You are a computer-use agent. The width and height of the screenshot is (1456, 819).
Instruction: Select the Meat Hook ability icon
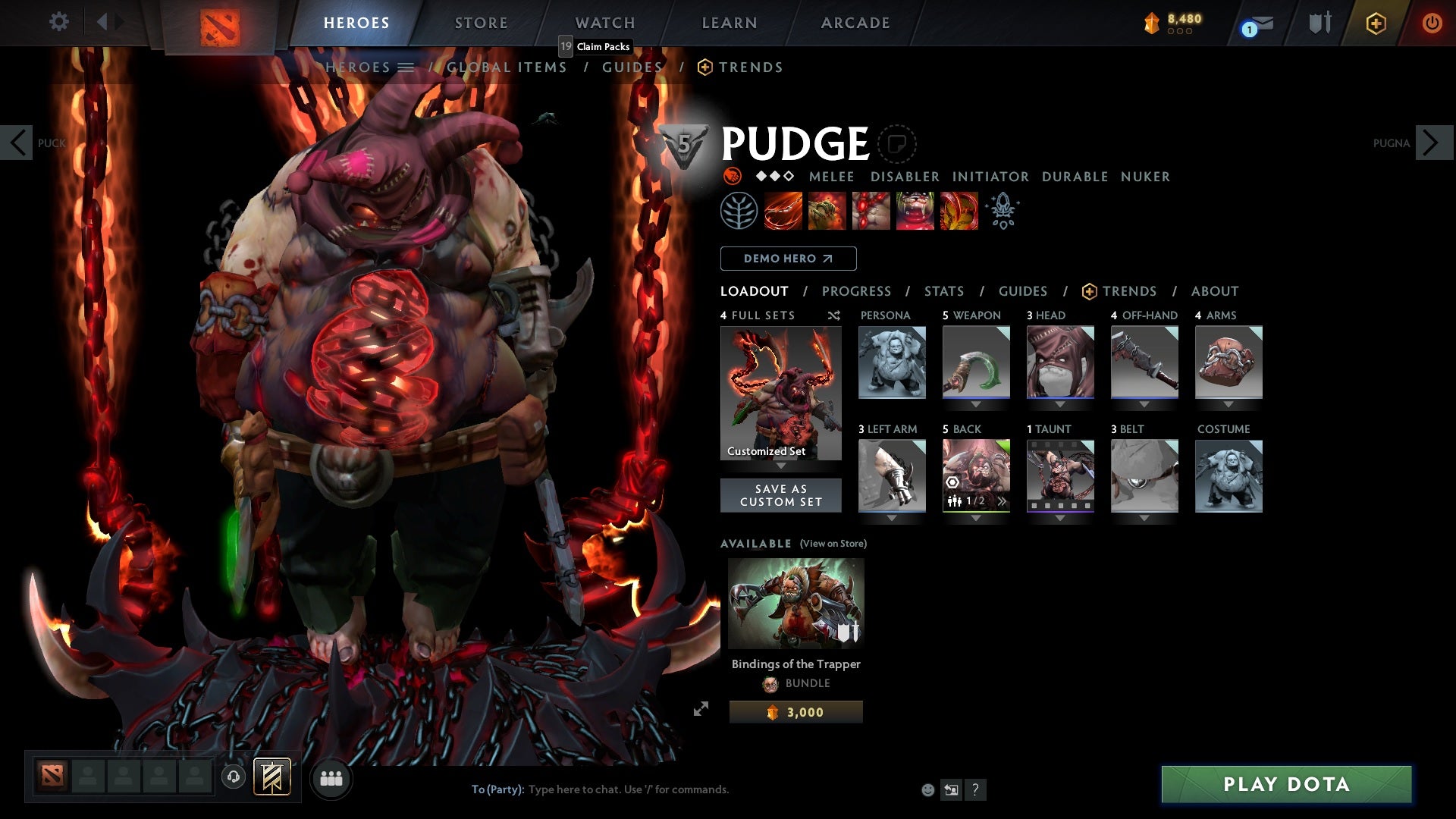(783, 210)
